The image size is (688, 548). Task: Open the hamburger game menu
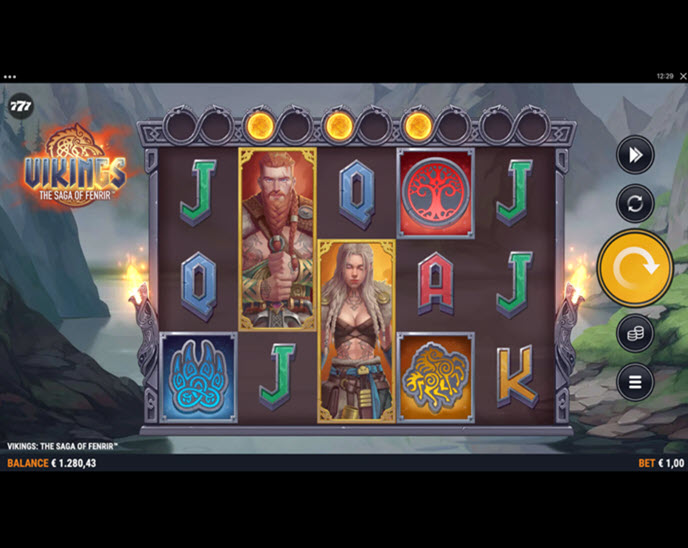[635, 381]
